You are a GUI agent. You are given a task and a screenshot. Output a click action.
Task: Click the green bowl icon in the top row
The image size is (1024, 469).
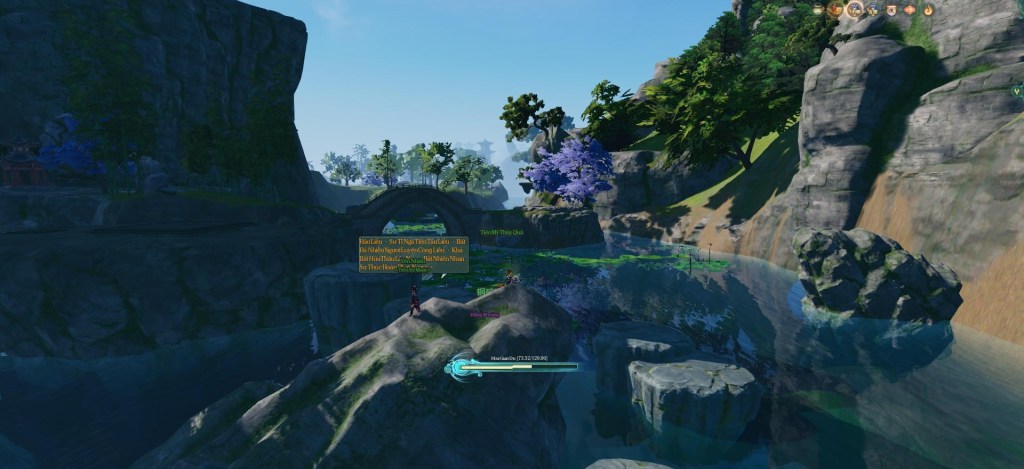point(818,9)
